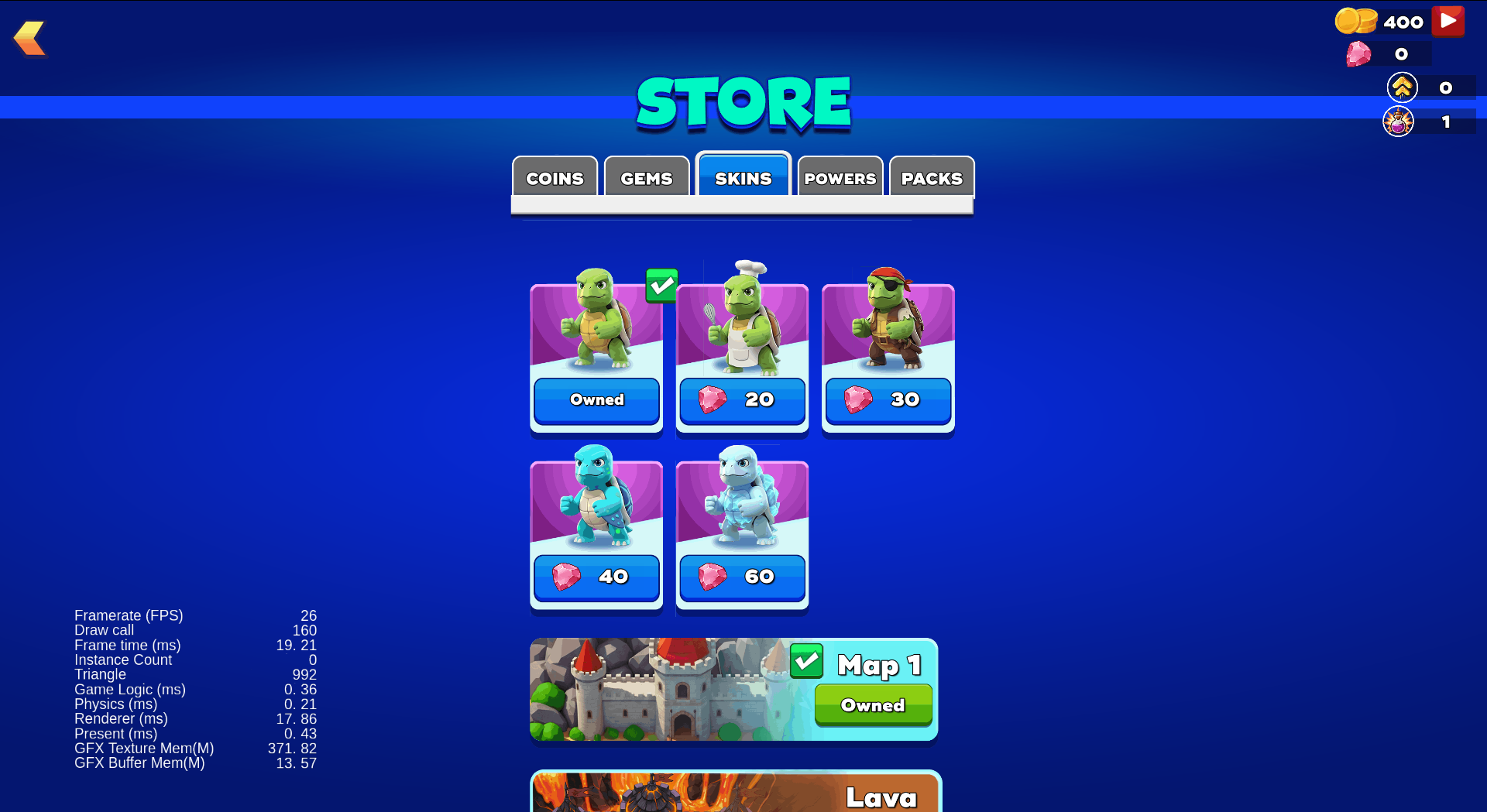Open the yellow back arrow in the corner
The image size is (1487, 812).
pyautogui.click(x=29, y=37)
